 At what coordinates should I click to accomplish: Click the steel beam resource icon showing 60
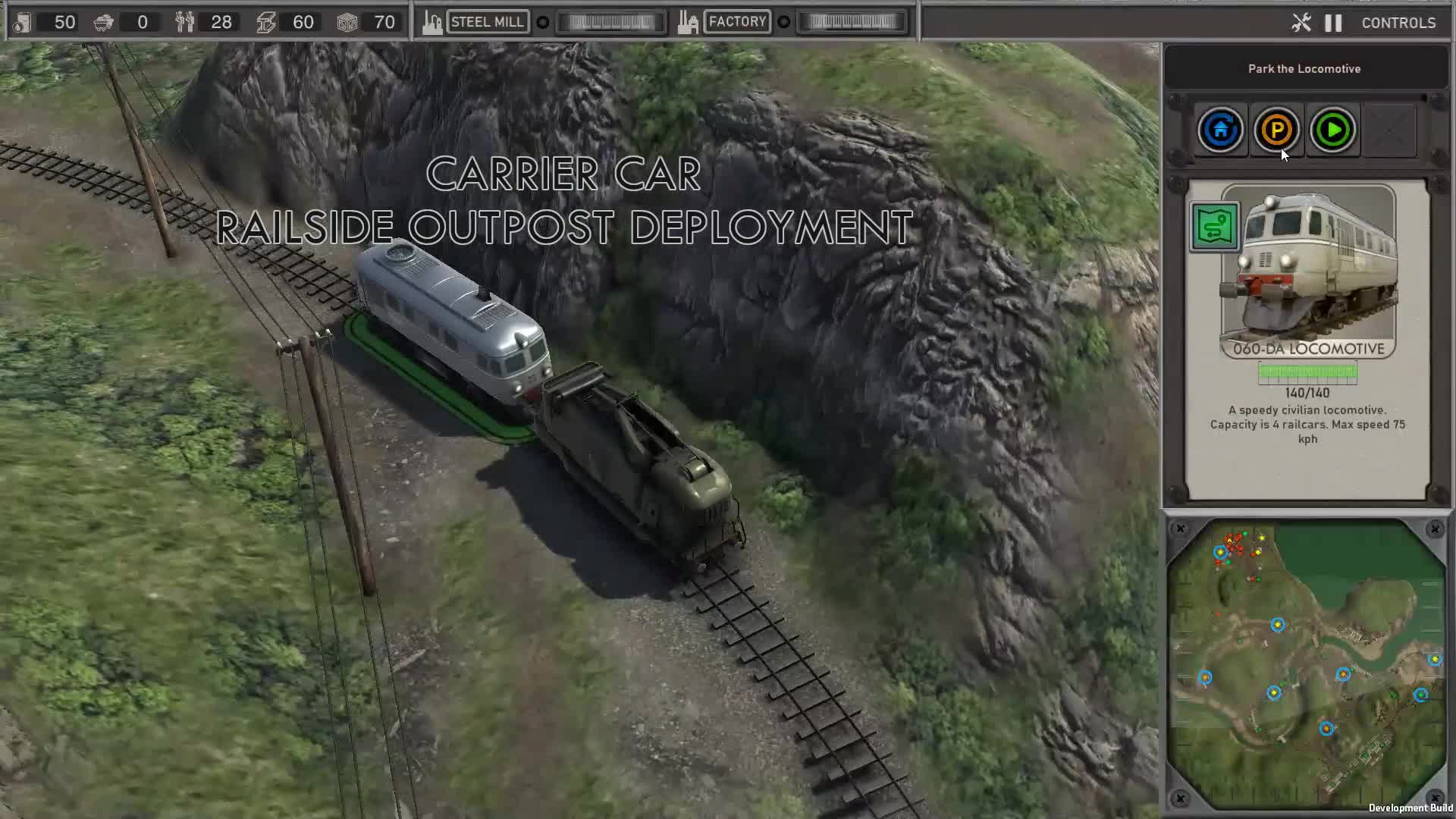pyautogui.click(x=265, y=22)
